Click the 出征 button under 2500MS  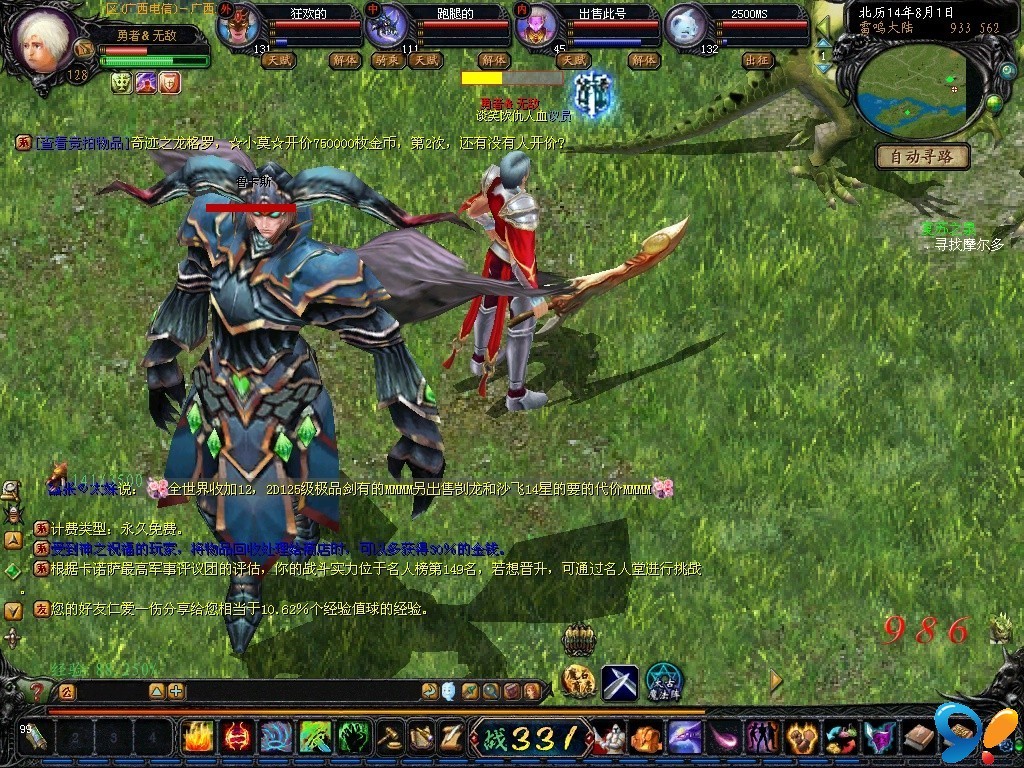coord(757,60)
